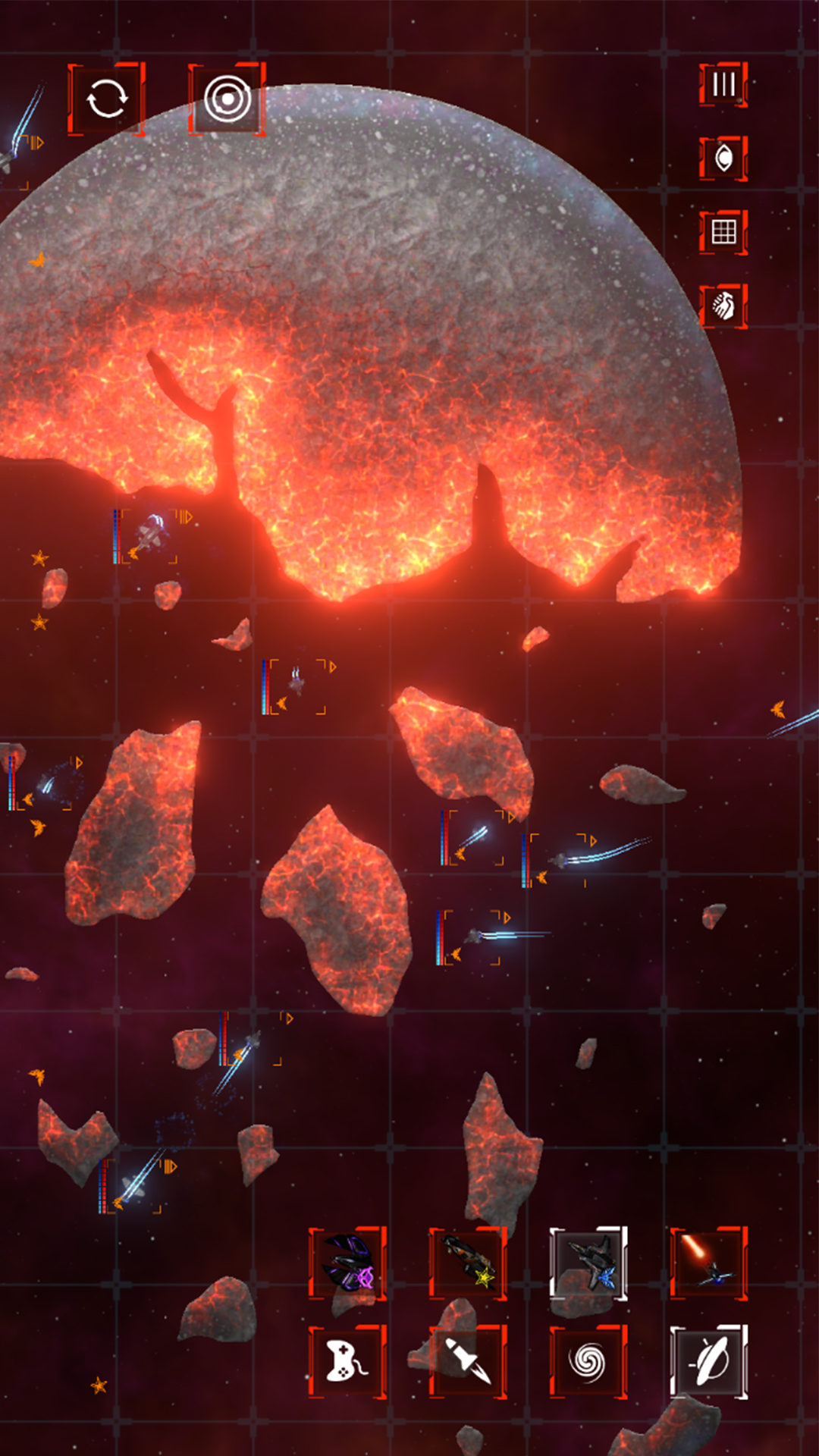Viewport: 819px width, 1456px height.
Task: Activate the concentric circles target button
Action: (227, 99)
